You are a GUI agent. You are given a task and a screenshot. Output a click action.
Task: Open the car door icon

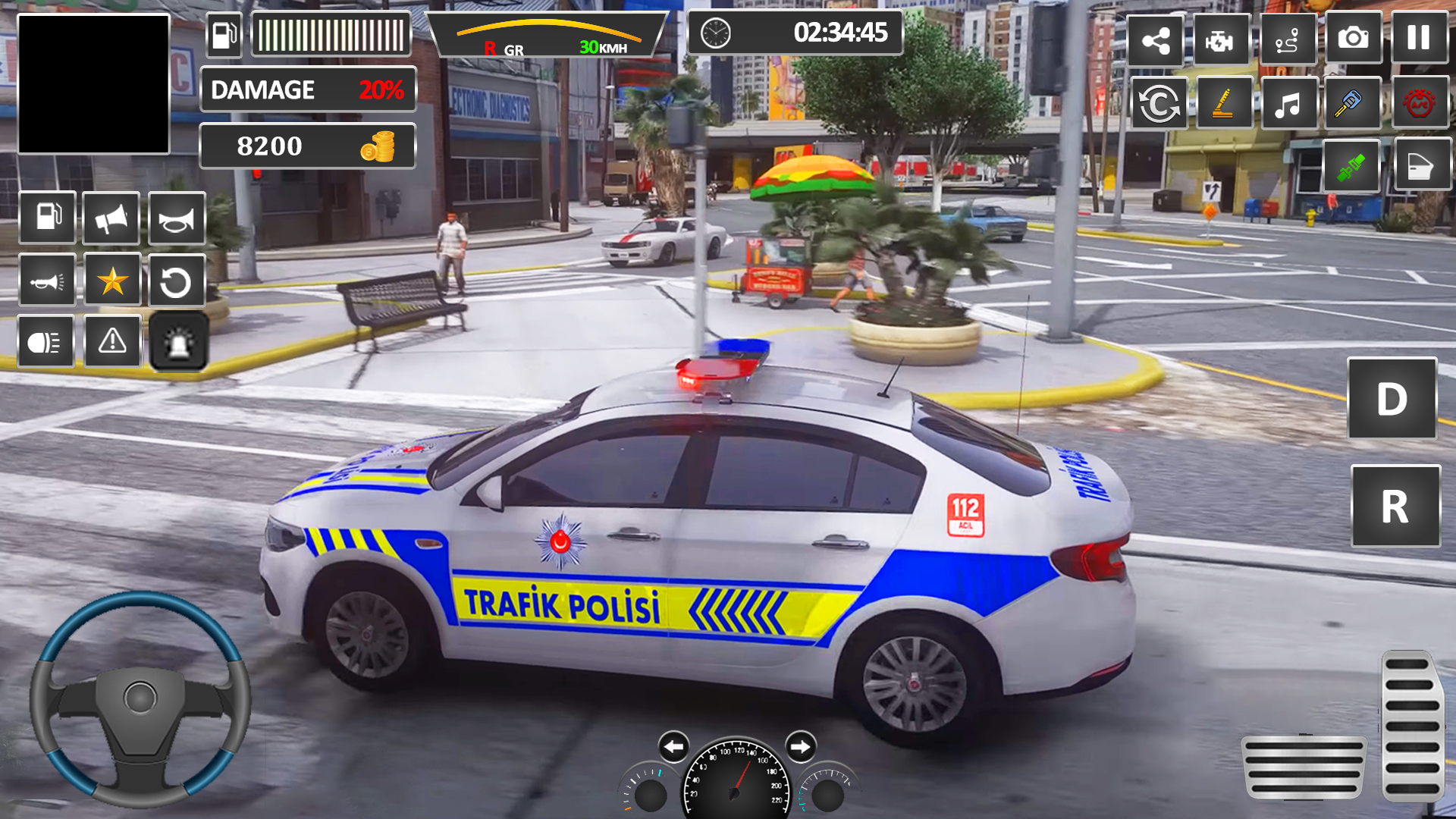[x=1420, y=165]
